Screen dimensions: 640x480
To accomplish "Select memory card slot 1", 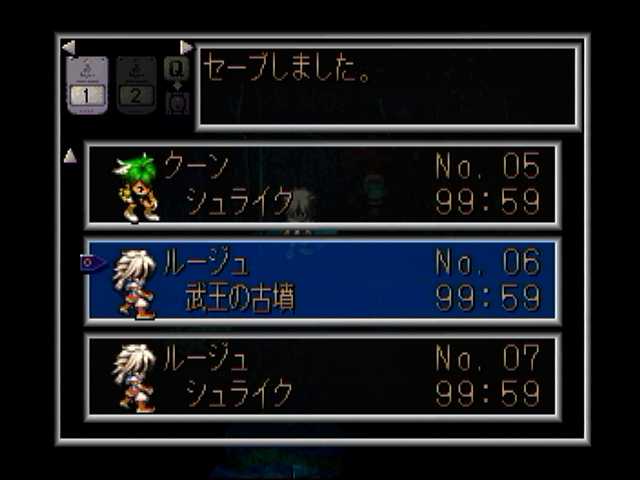I will 87,85.
